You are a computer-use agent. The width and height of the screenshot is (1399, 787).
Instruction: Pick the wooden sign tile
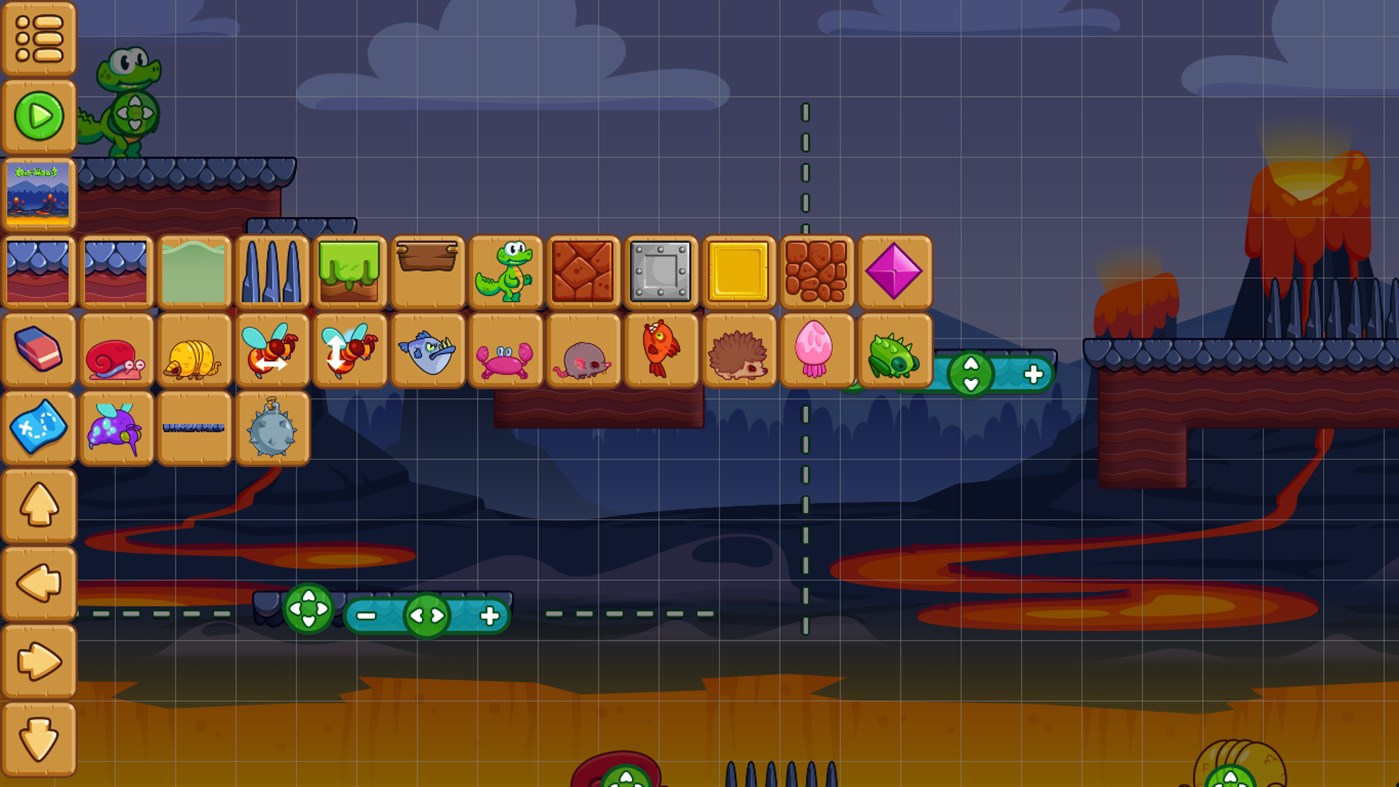tap(428, 271)
